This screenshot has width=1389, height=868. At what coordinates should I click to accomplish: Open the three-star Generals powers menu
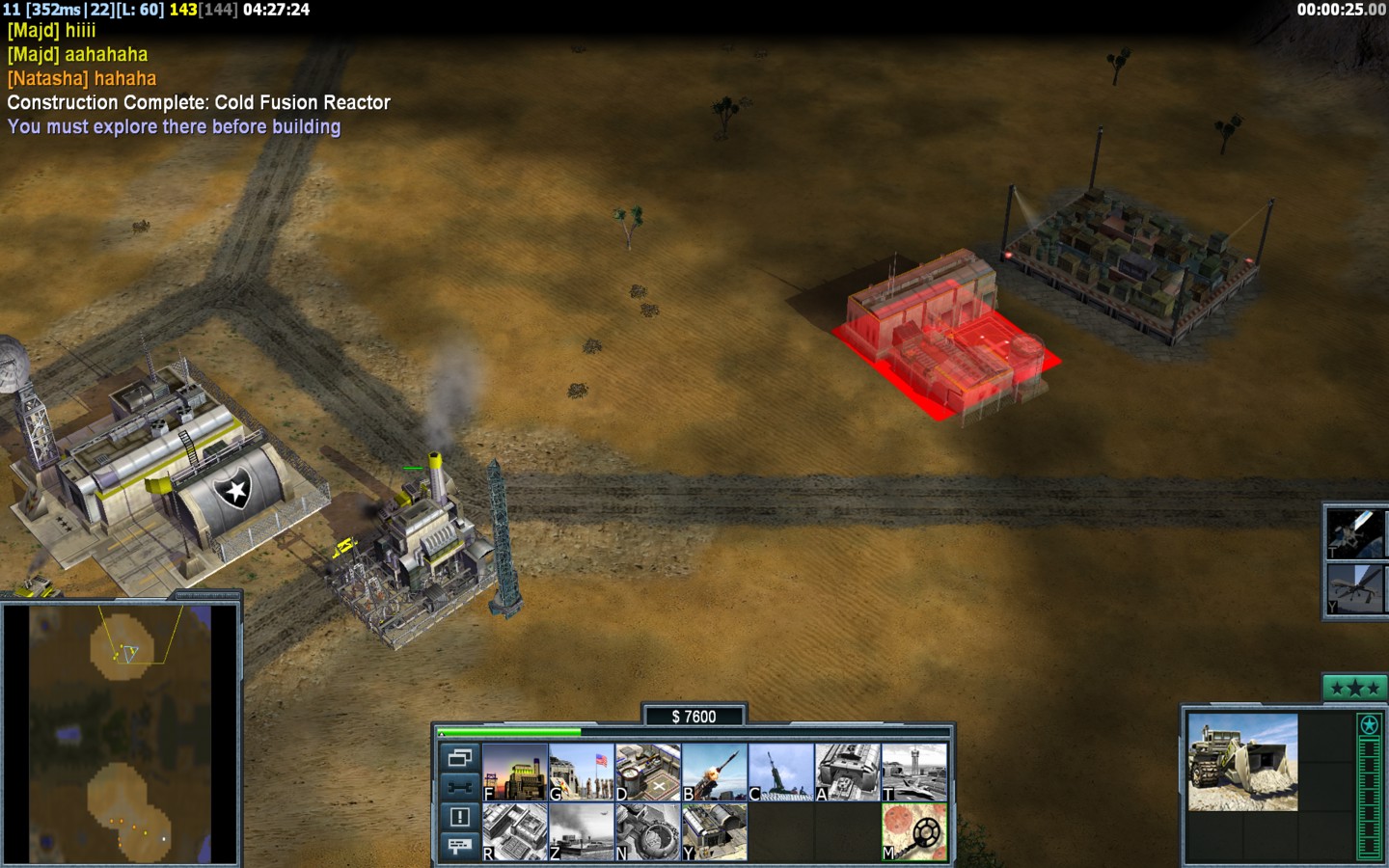1354,689
